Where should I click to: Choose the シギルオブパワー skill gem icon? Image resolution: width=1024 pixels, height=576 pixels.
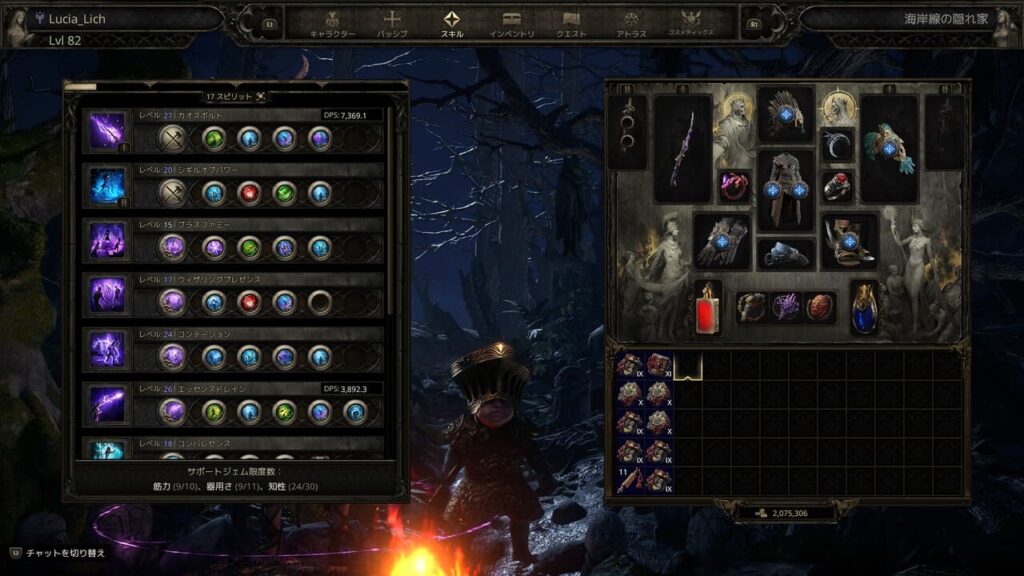click(x=107, y=185)
